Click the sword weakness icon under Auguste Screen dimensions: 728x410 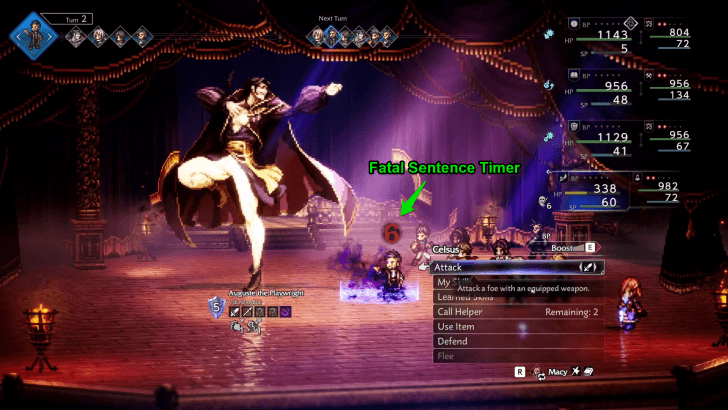(x=236, y=312)
